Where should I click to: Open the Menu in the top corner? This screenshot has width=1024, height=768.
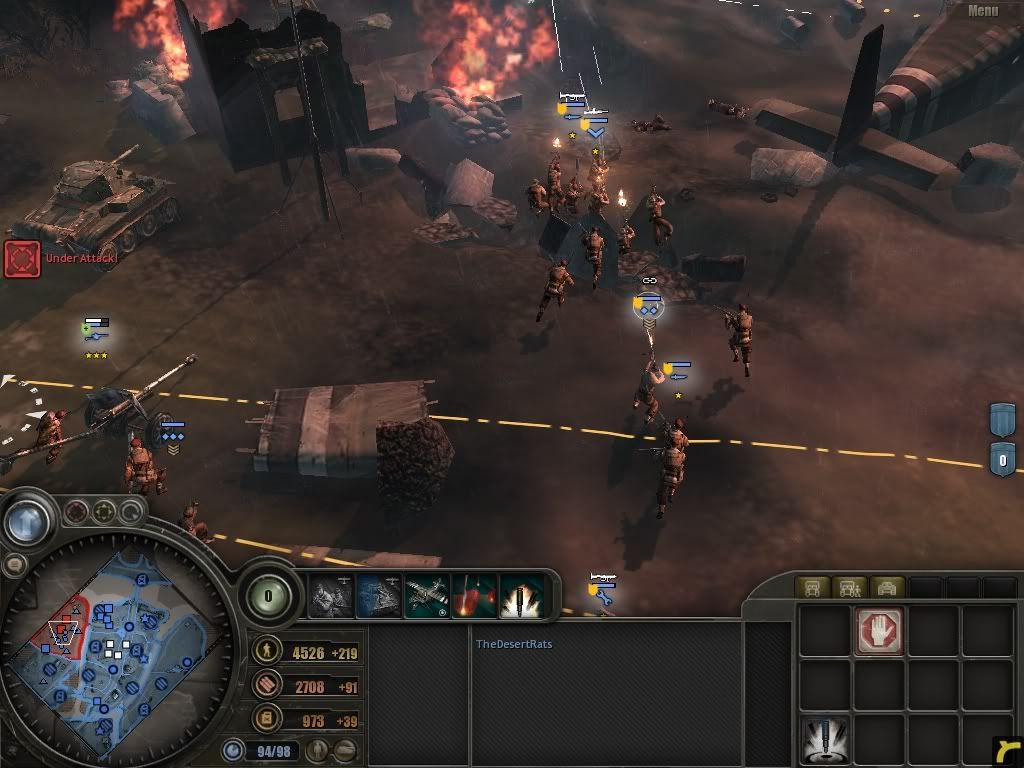pos(983,11)
